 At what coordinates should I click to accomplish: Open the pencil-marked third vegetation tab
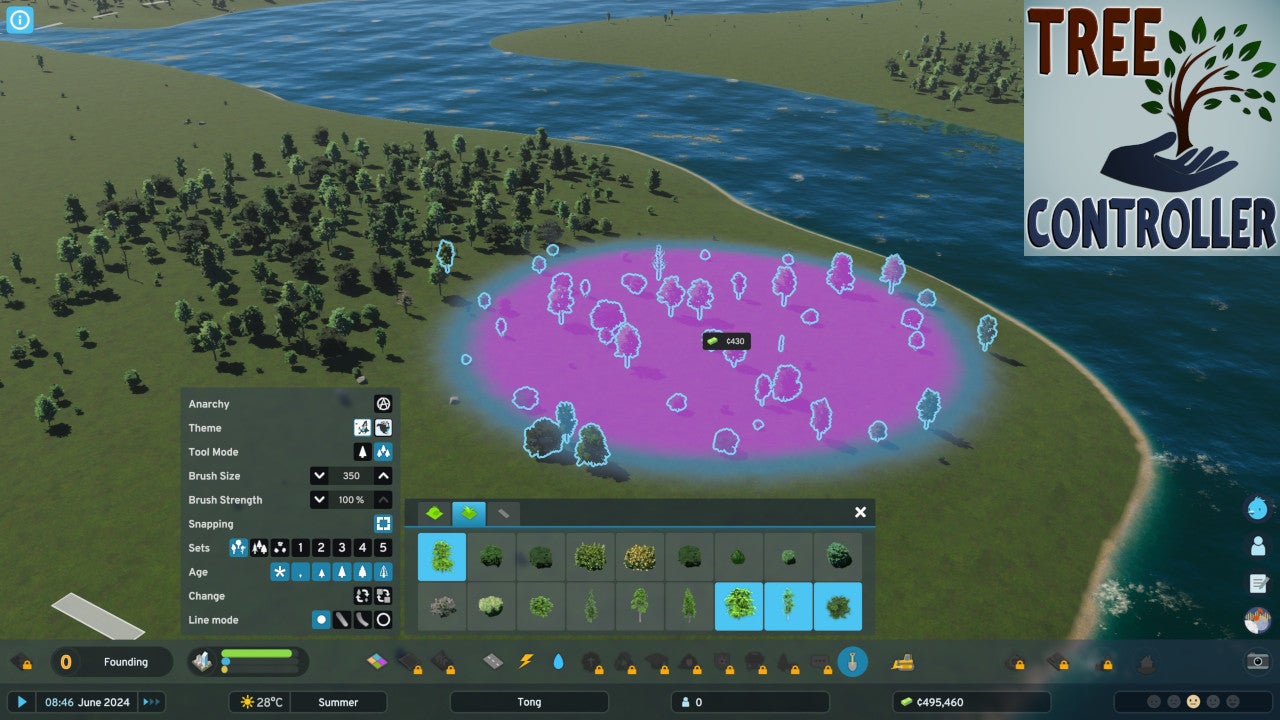click(503, 513)
